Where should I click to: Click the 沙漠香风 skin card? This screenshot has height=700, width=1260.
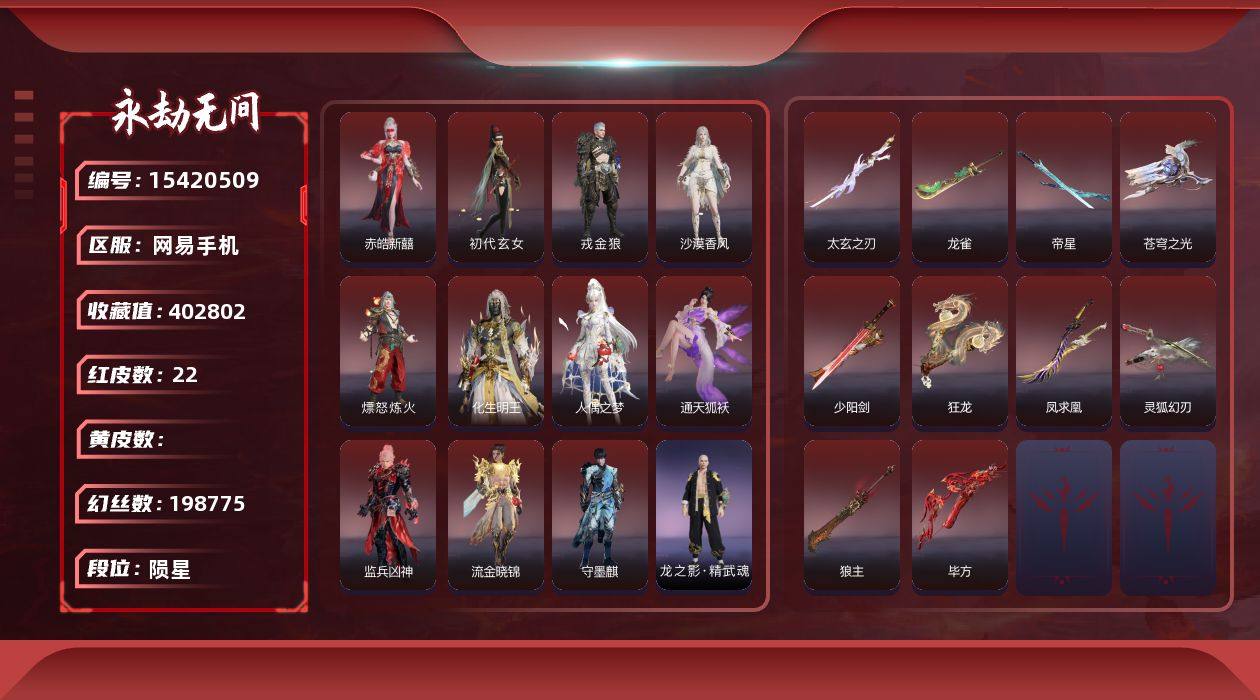click(x=704, y=187)
